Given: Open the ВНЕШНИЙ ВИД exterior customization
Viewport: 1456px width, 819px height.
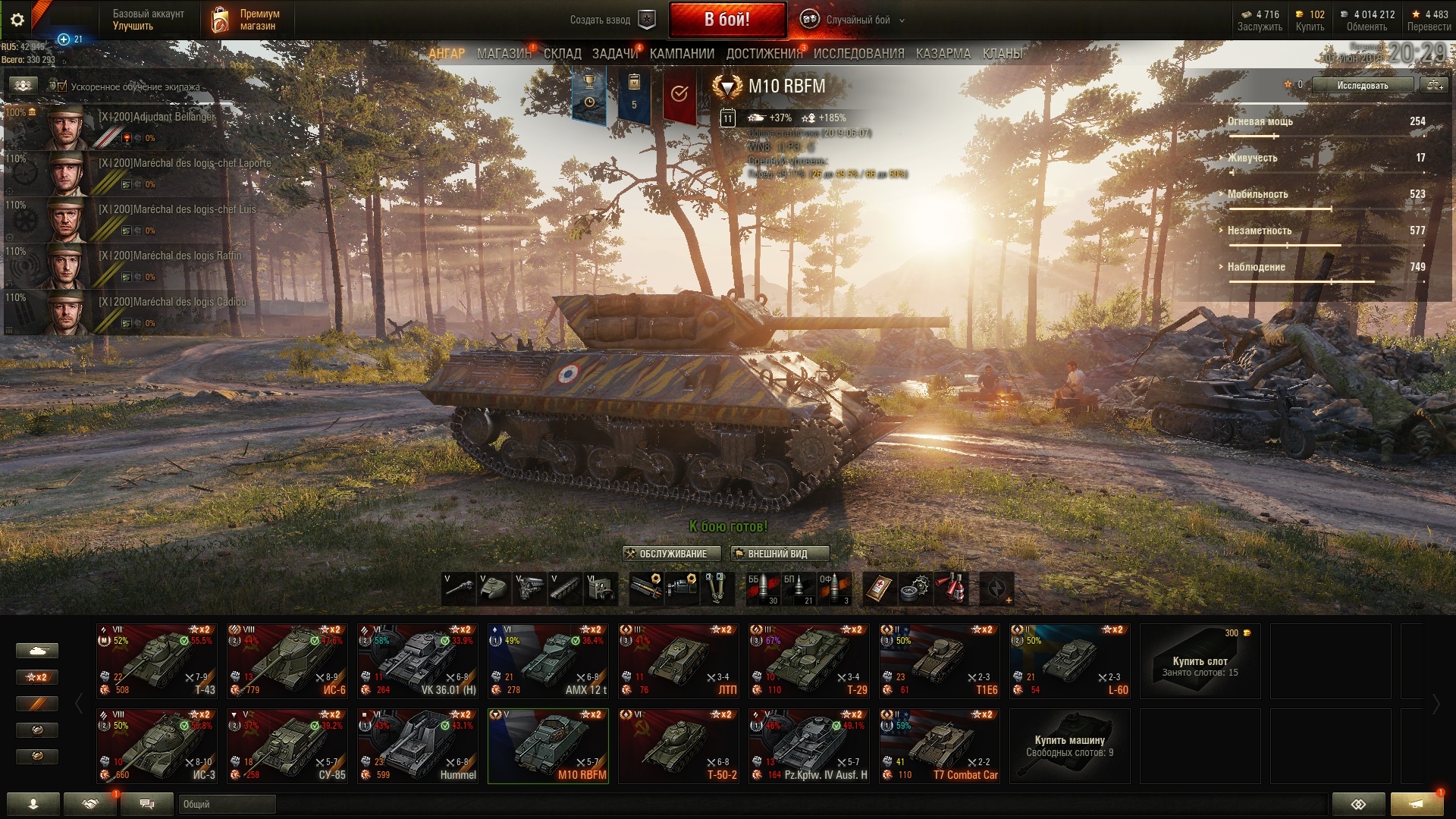Looking at the screenshot, I should click(779, 554).
